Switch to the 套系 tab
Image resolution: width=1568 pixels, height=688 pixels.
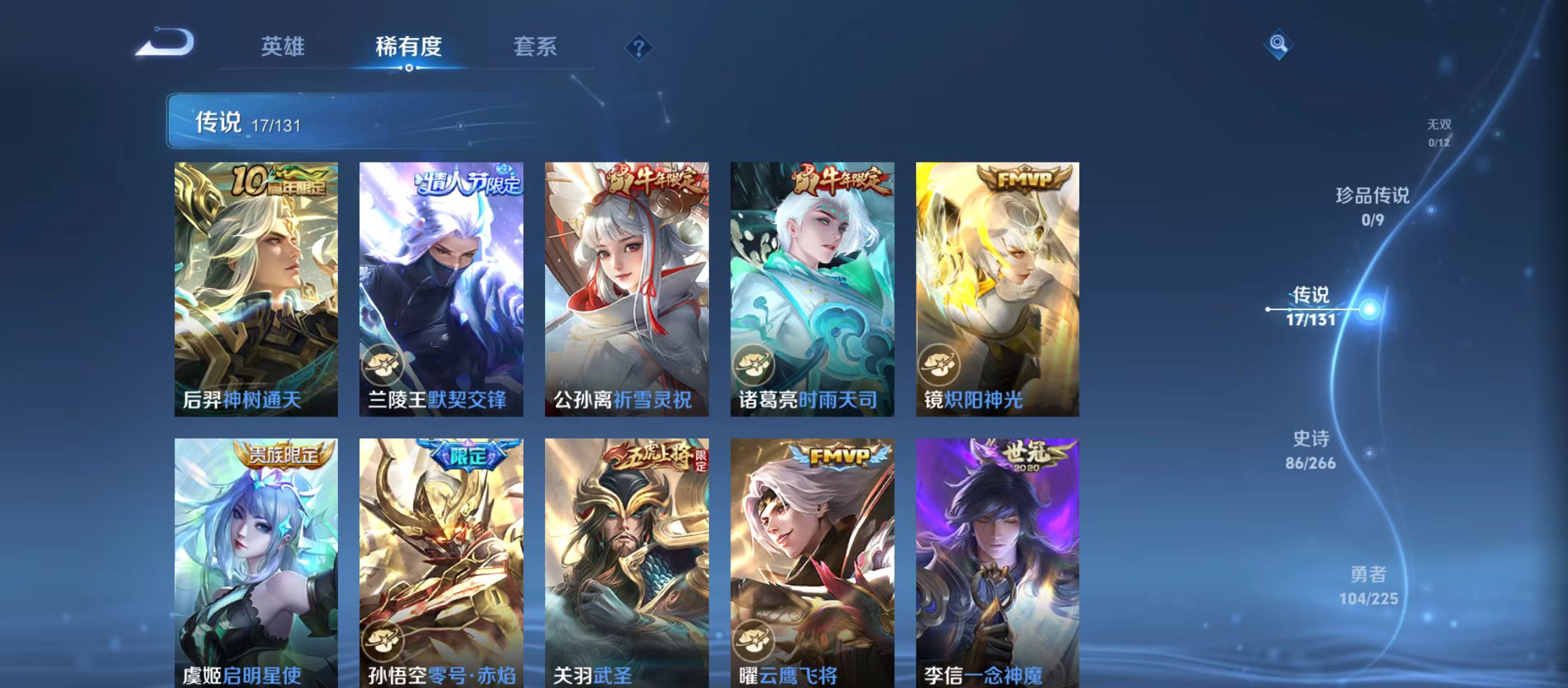pos(537,47)
